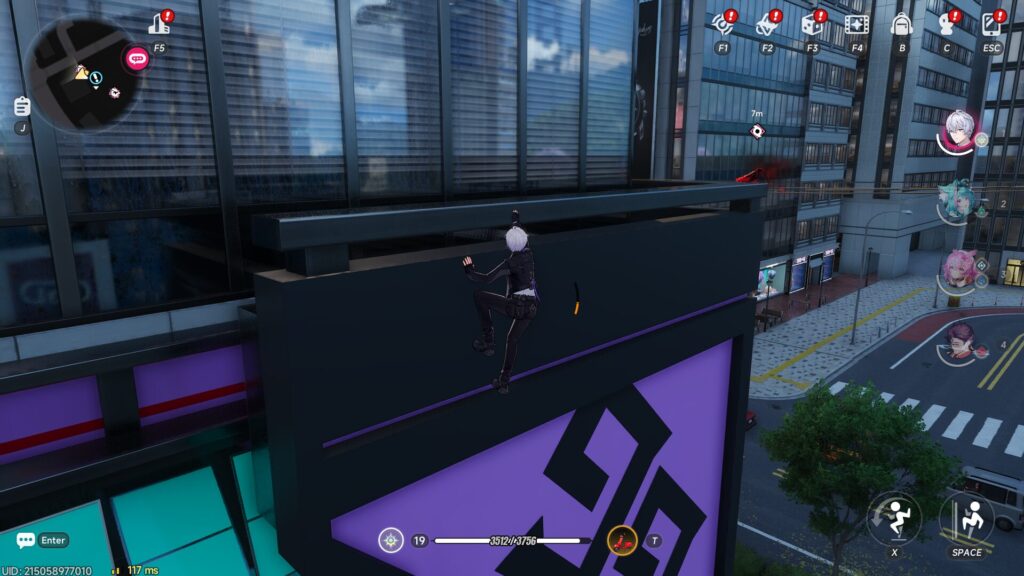Screen dimensions: 1024x576
Task: Open the phone main menu
Action: click(x=991, y=24)
